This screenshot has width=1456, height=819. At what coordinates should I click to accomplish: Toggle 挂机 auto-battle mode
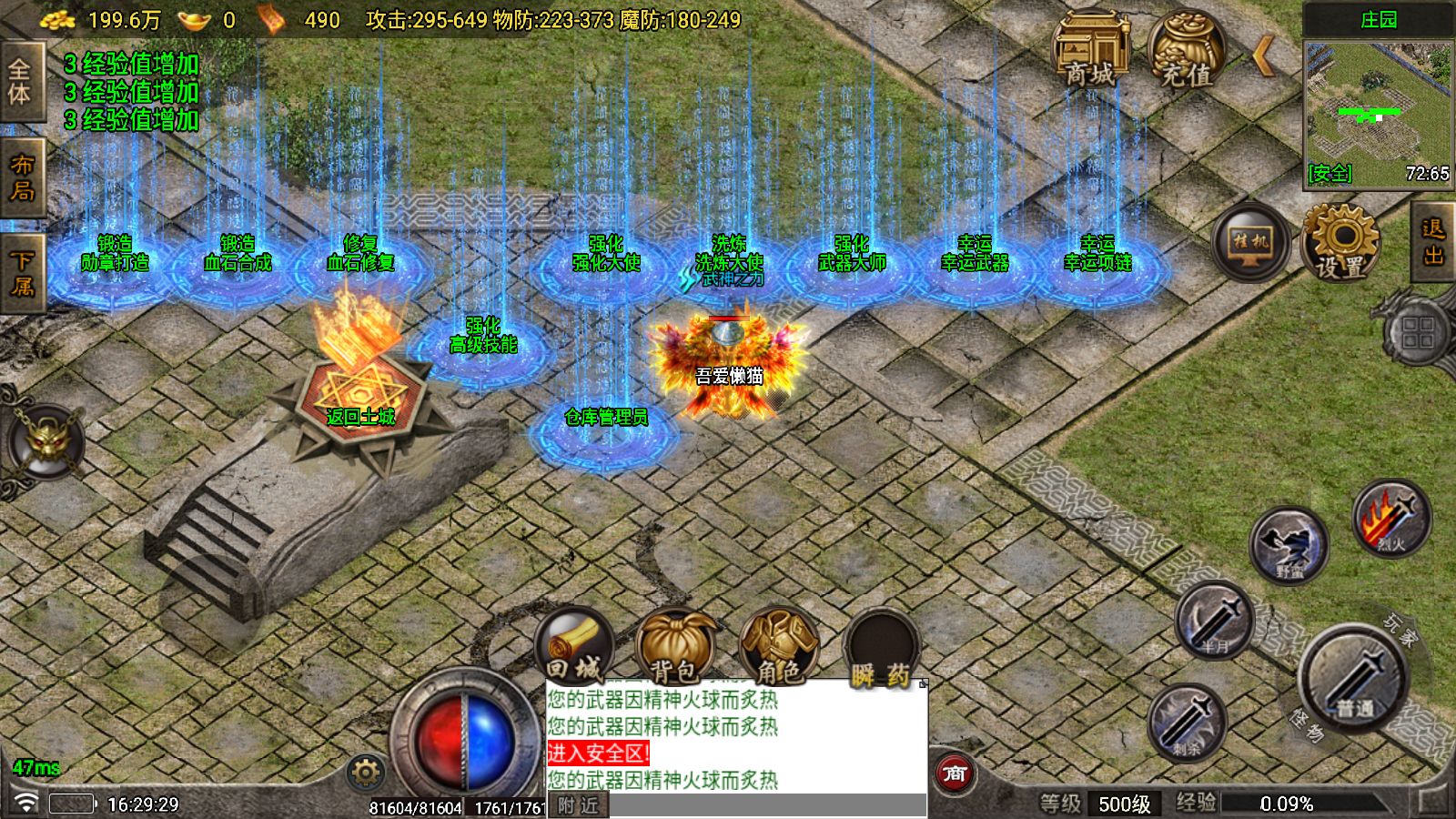tap(1250, 242)
